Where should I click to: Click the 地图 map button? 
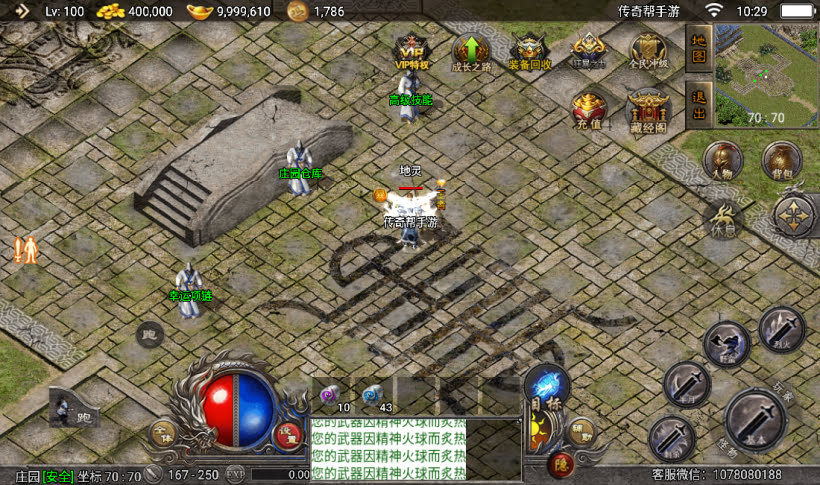(x=699, y=50)
